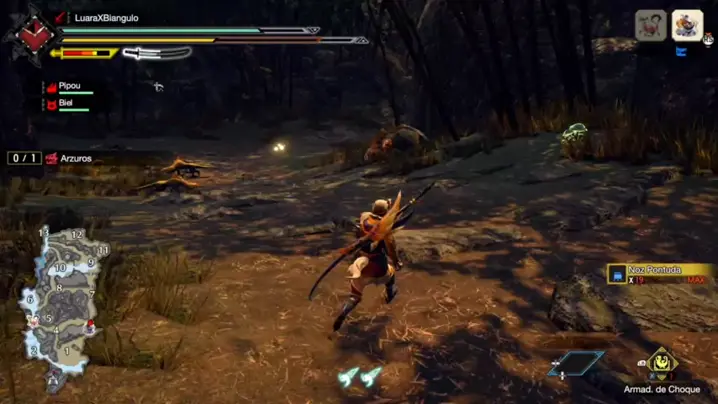Image resolution: width=718 pixels, height=404 pixels.
Task: Open the area minimap
Action: coord(65,305)
